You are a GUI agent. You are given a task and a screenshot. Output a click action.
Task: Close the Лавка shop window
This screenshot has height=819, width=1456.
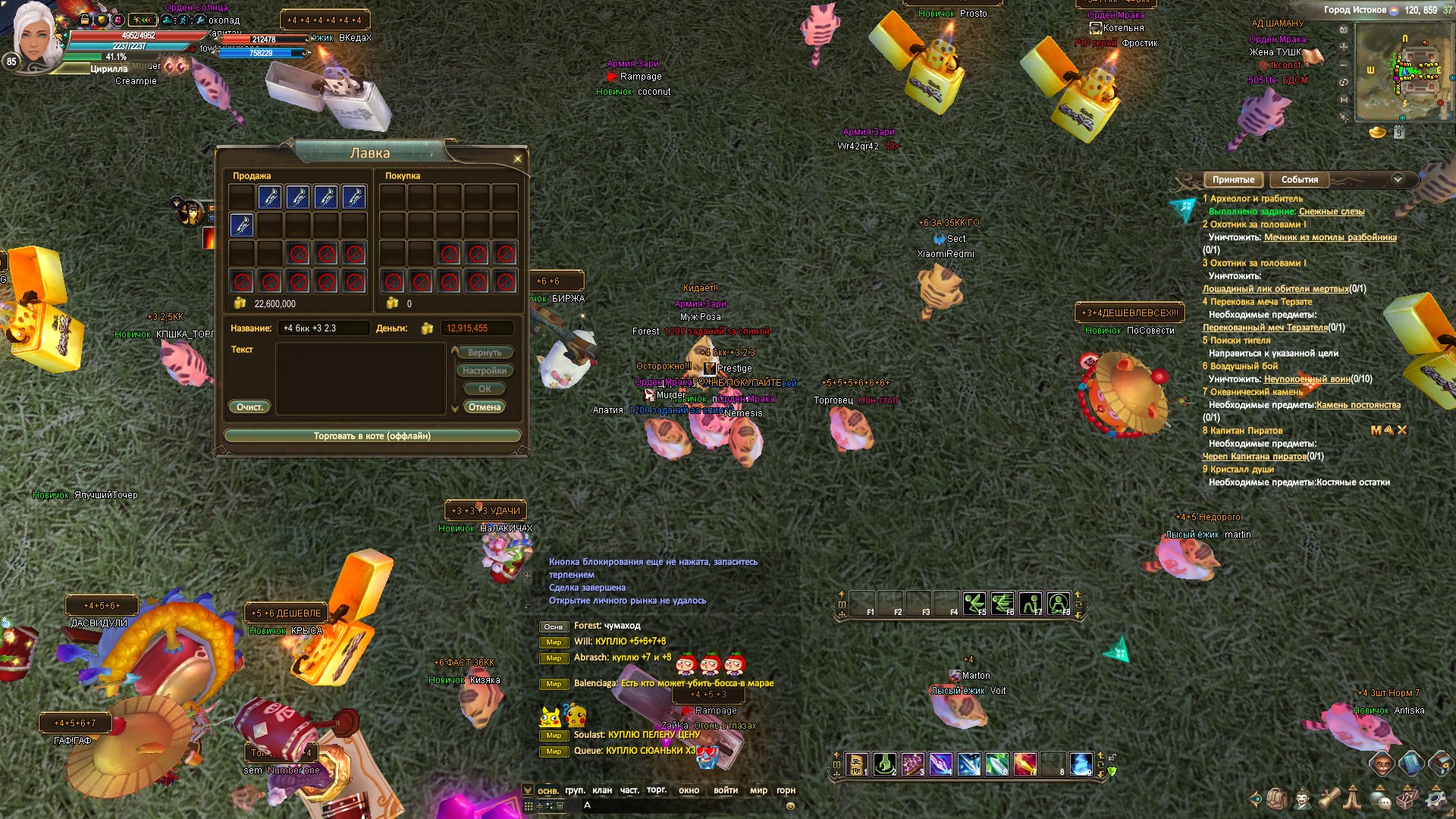click(x=518, y=159)
